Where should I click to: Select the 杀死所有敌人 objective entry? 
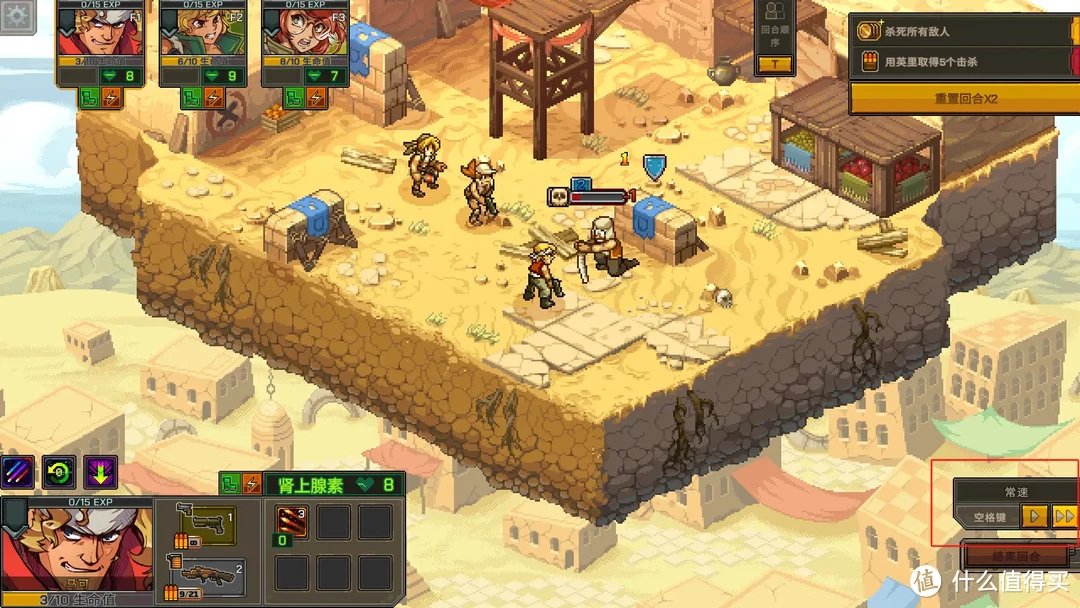point(964,32)
